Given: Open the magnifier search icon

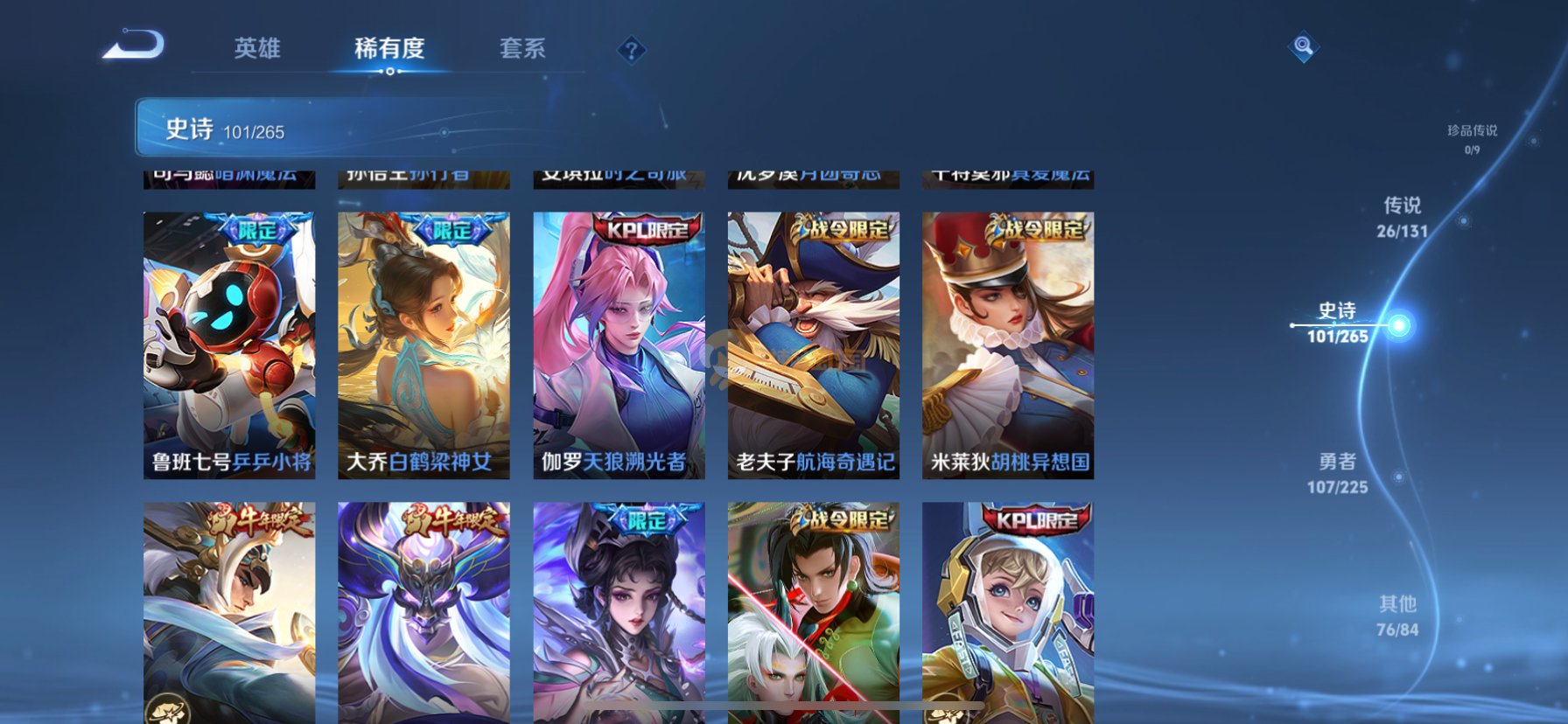Looking at the screenshot, I should pyautogui.click(x=1303, y=46).
